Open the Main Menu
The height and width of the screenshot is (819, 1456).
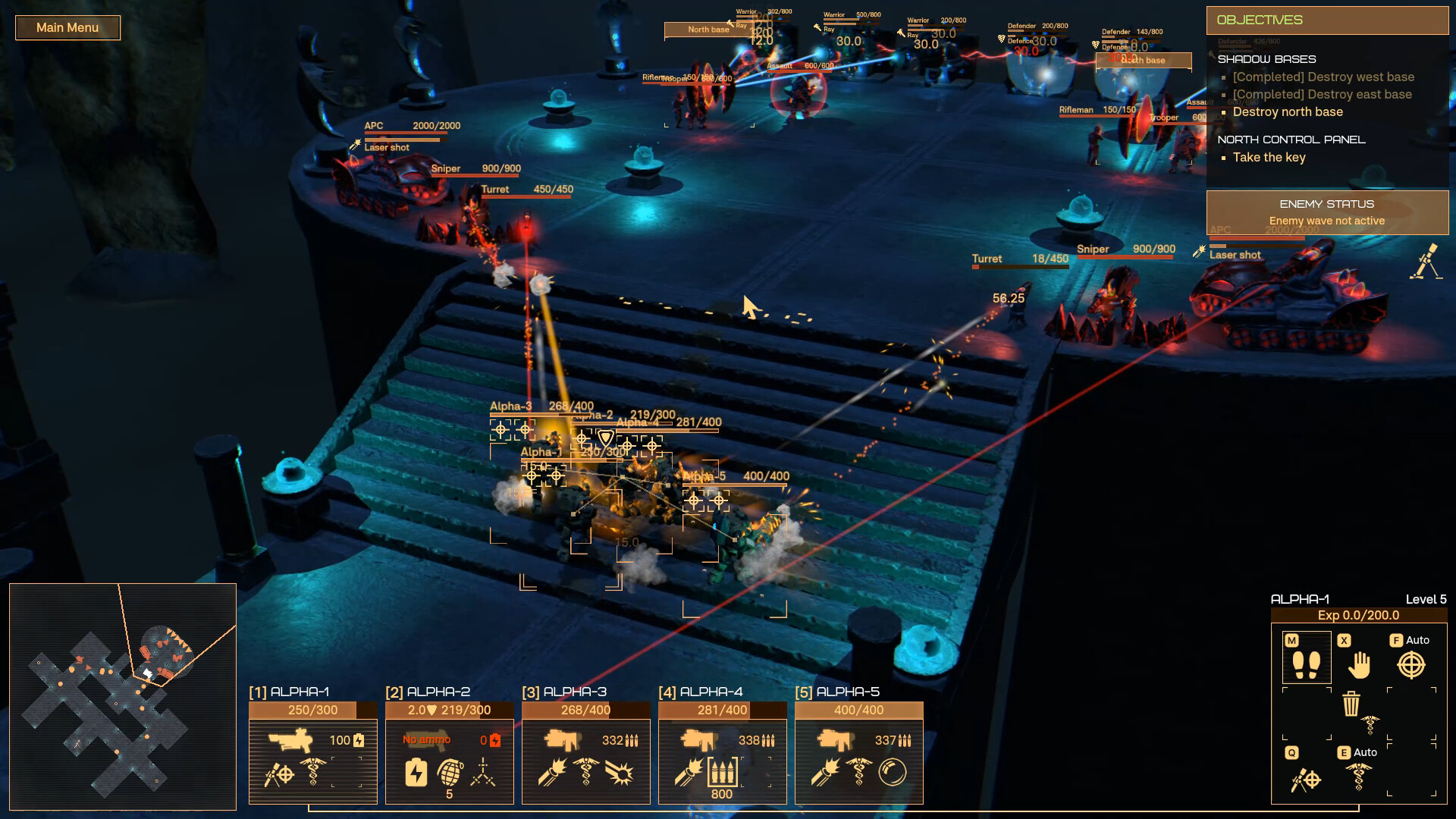click(x=67, y=27)
